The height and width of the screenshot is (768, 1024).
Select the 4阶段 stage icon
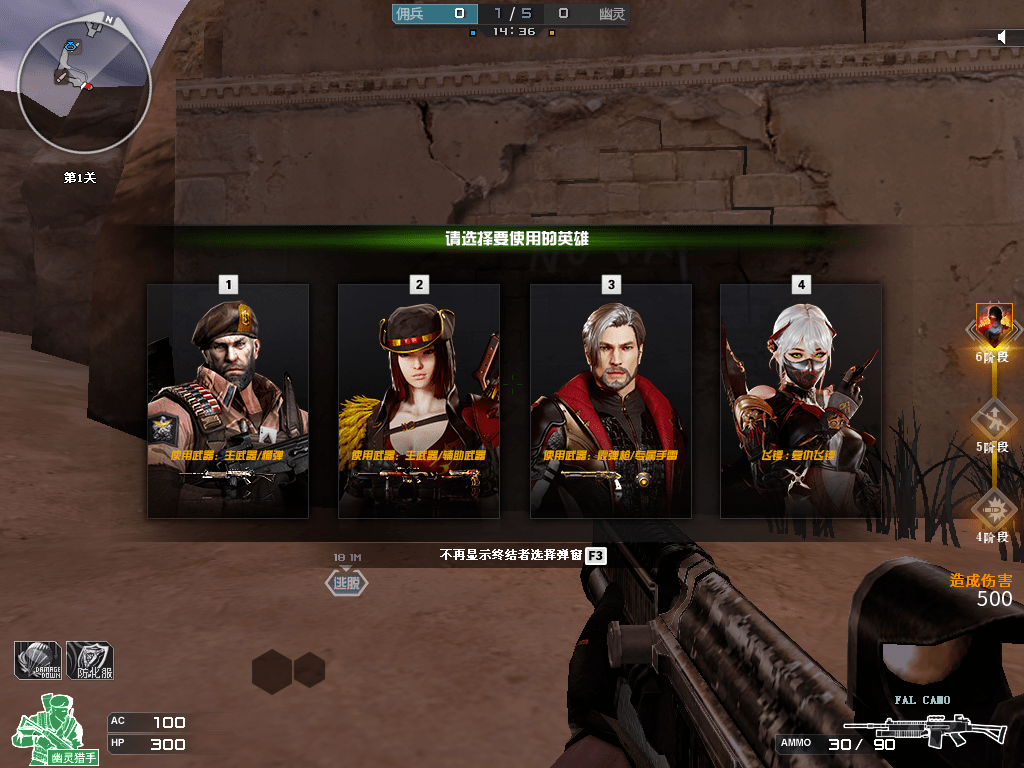(x=994, y=507)
